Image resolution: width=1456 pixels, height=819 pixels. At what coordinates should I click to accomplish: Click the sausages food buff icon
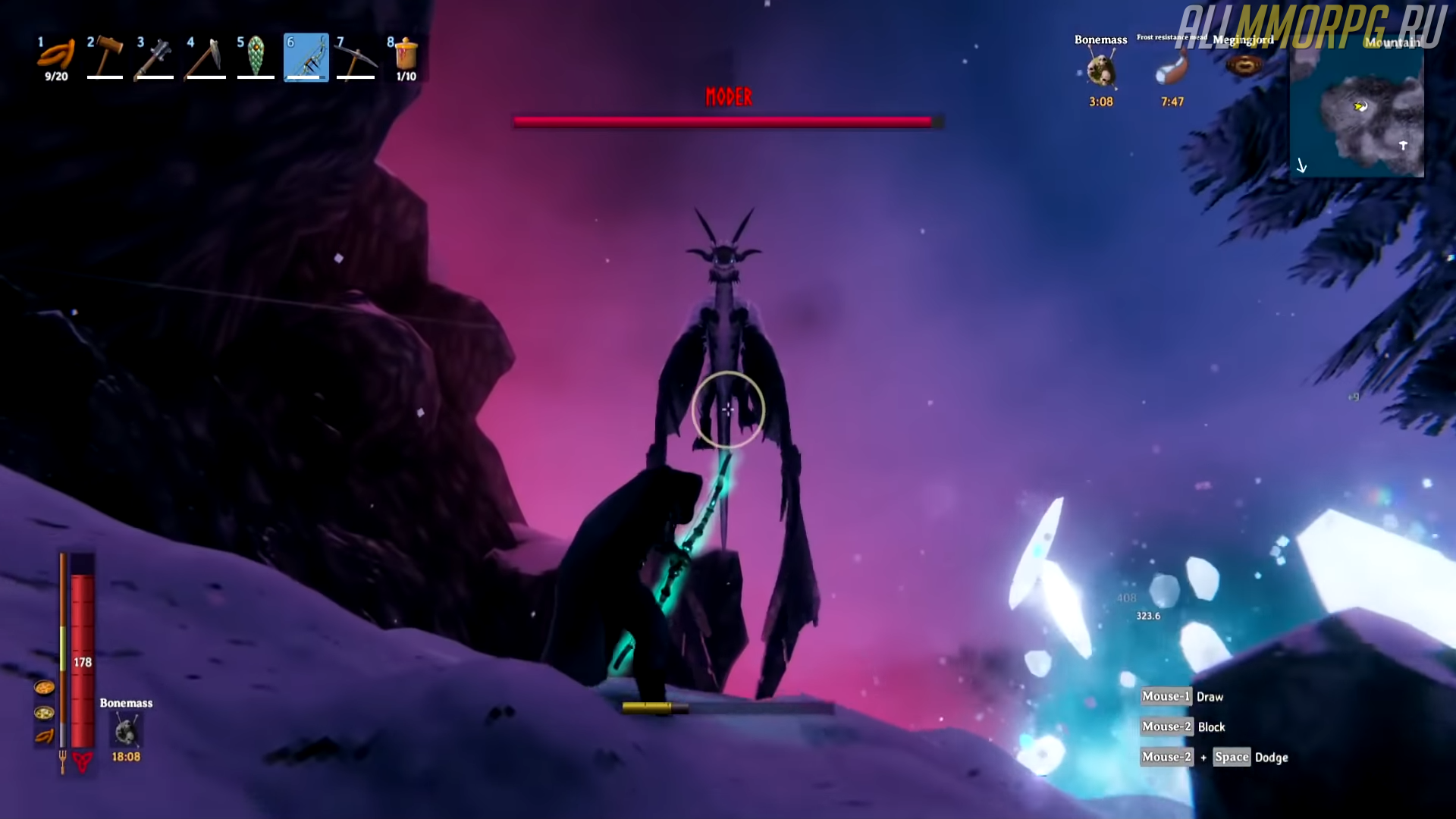point(44,736)
